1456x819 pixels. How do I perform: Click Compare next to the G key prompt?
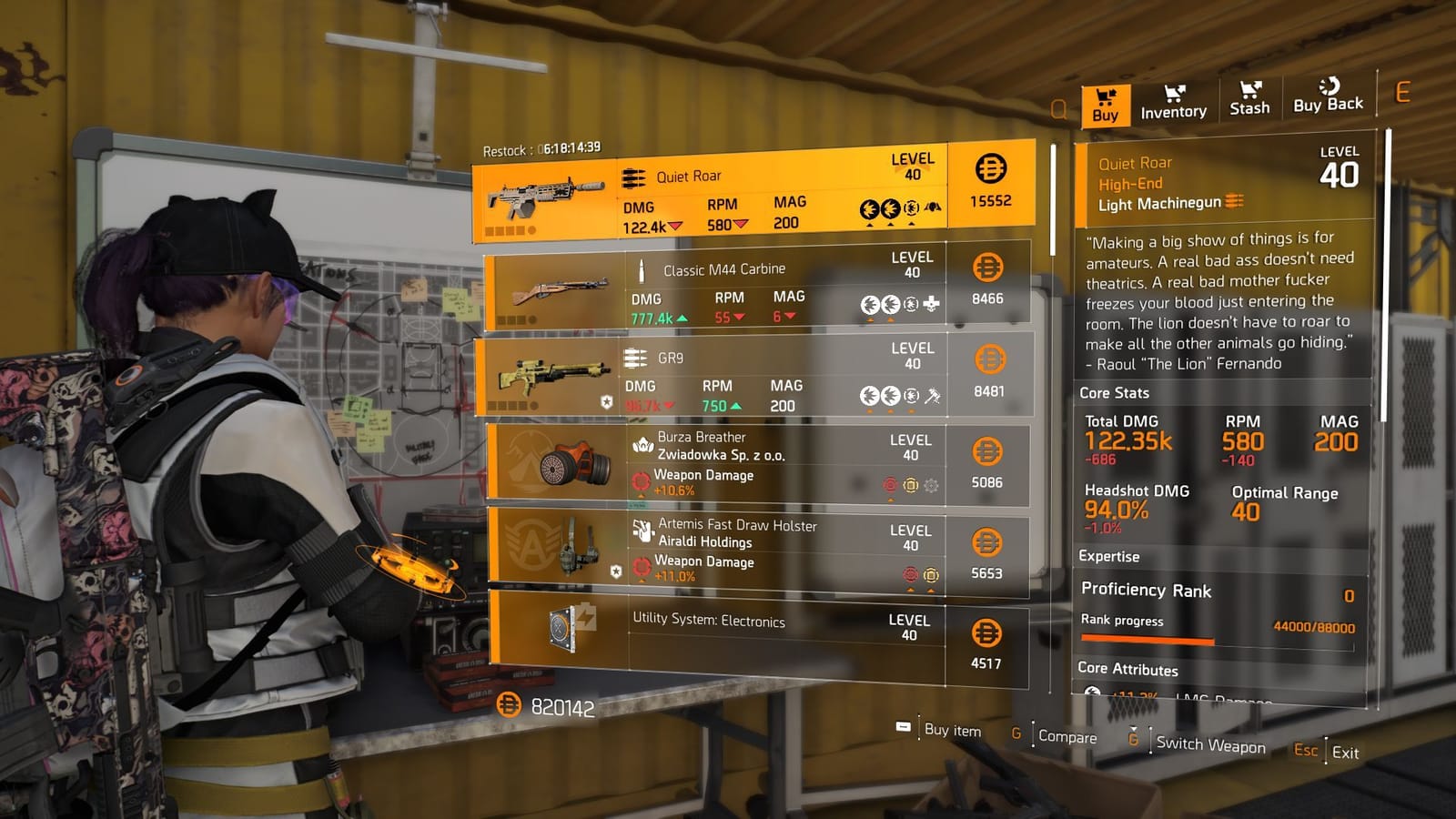pos(1067,737)
